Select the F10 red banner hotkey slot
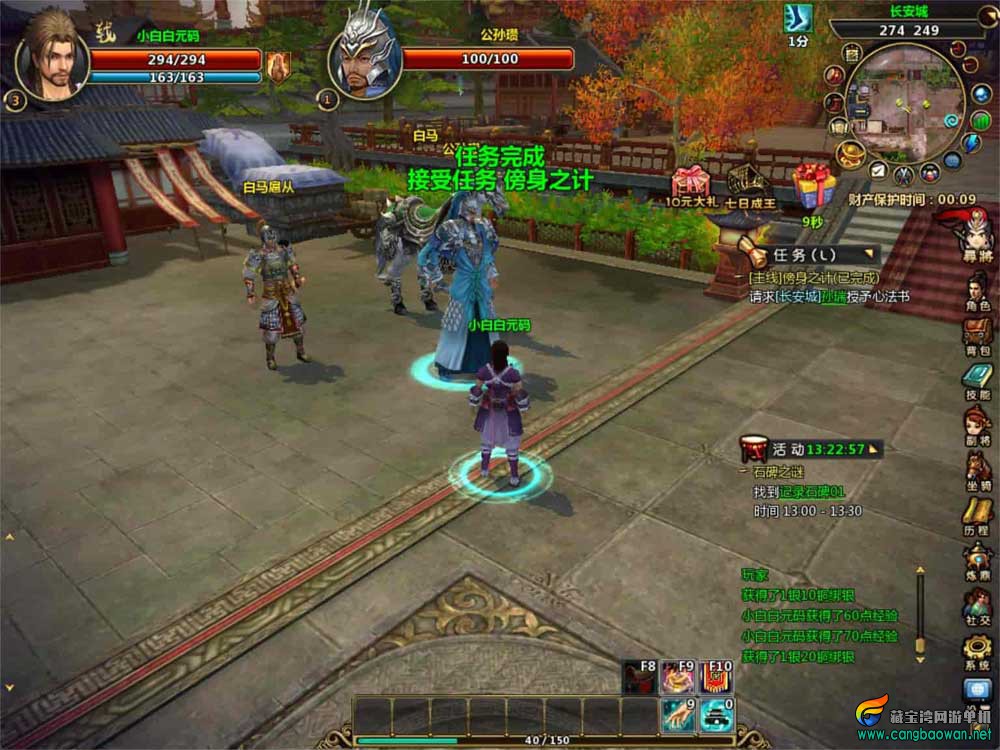 coord(715,676)
